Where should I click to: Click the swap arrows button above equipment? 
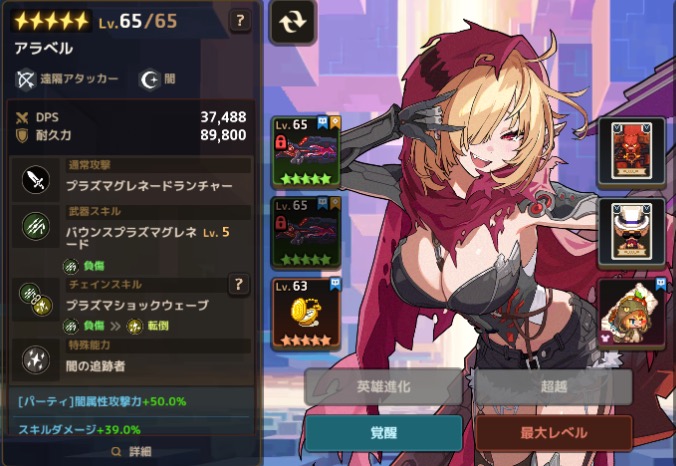pos(292,22)
